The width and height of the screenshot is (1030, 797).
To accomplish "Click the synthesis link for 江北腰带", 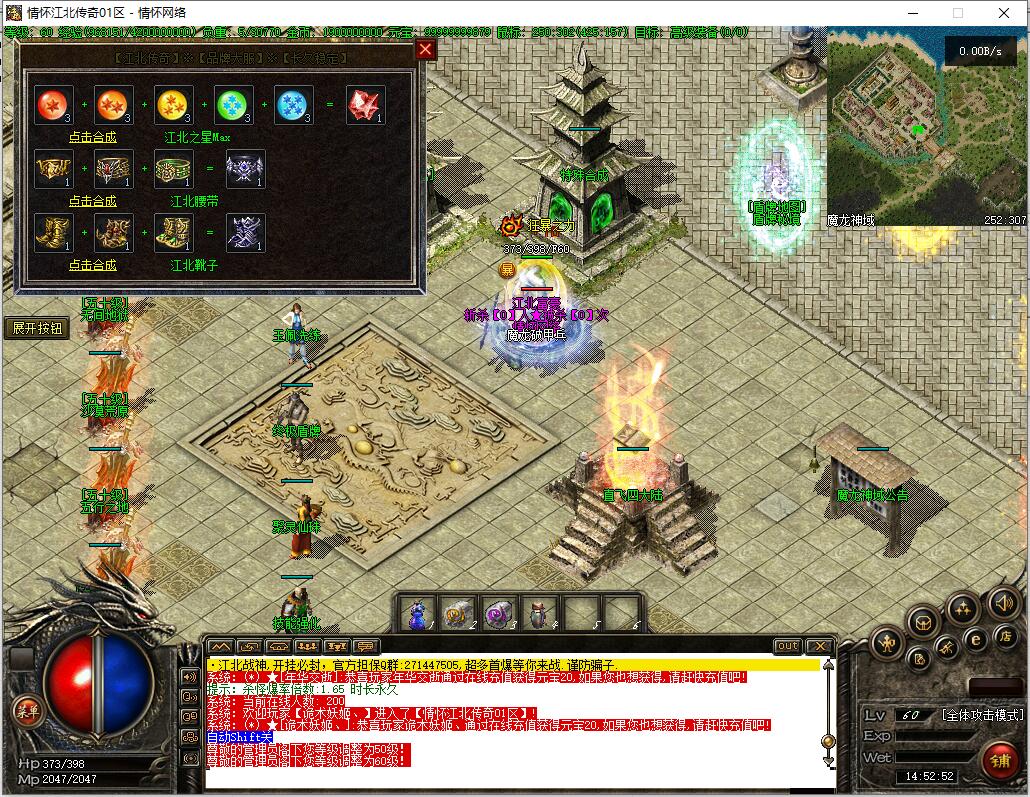I will (92, 201).
